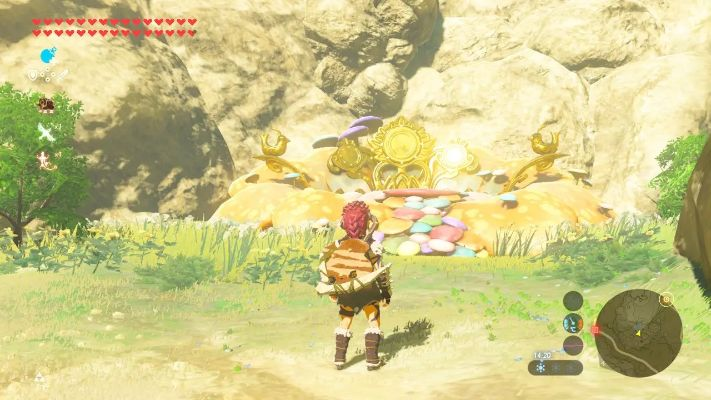Screen dimensions: 711x400
Task: Choose the equipped bow icon
Action: pyautogui.click(x=46, y=159)
